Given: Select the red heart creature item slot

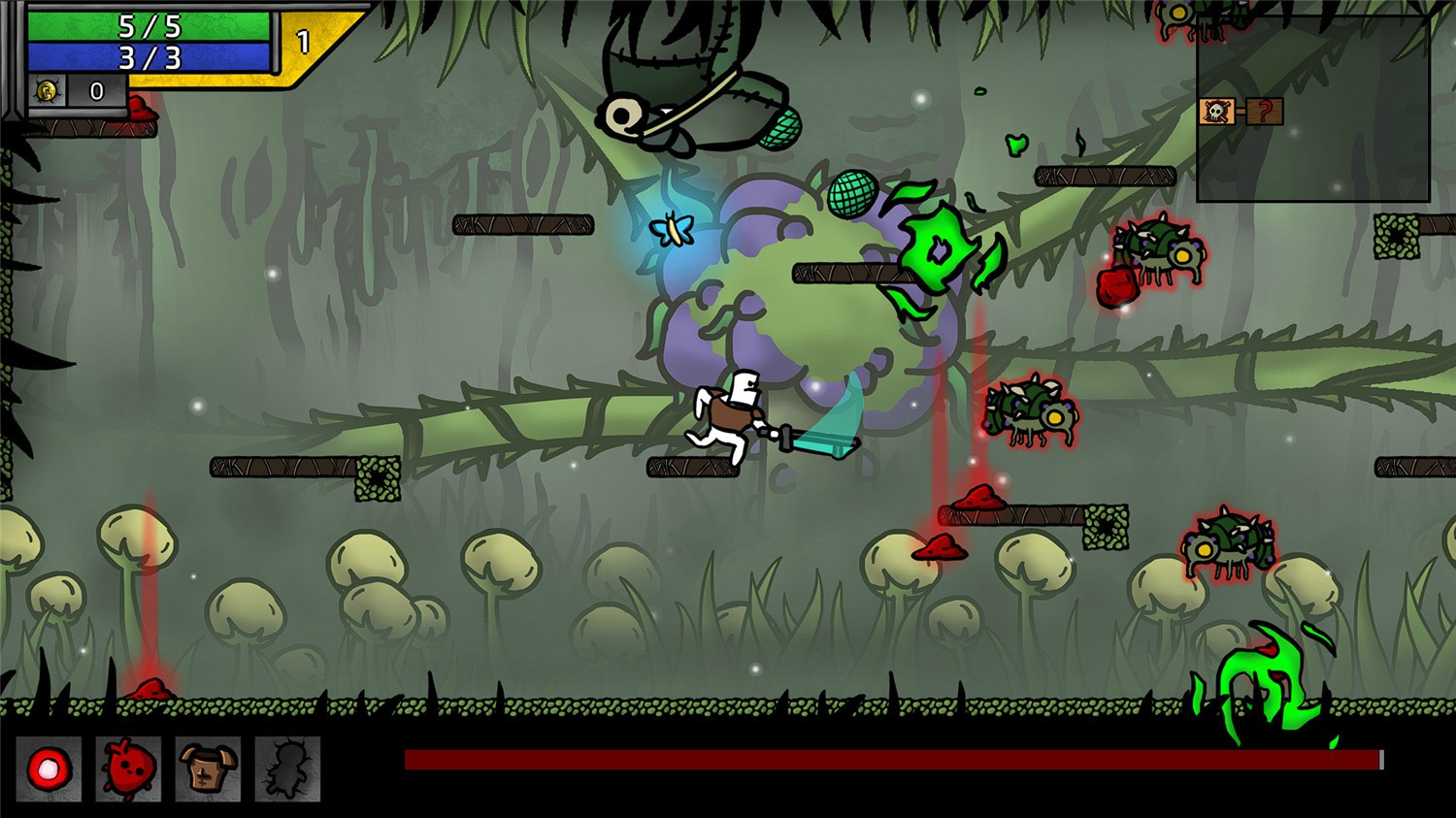Looking at the screenshot, I should (x=128, y=769).
